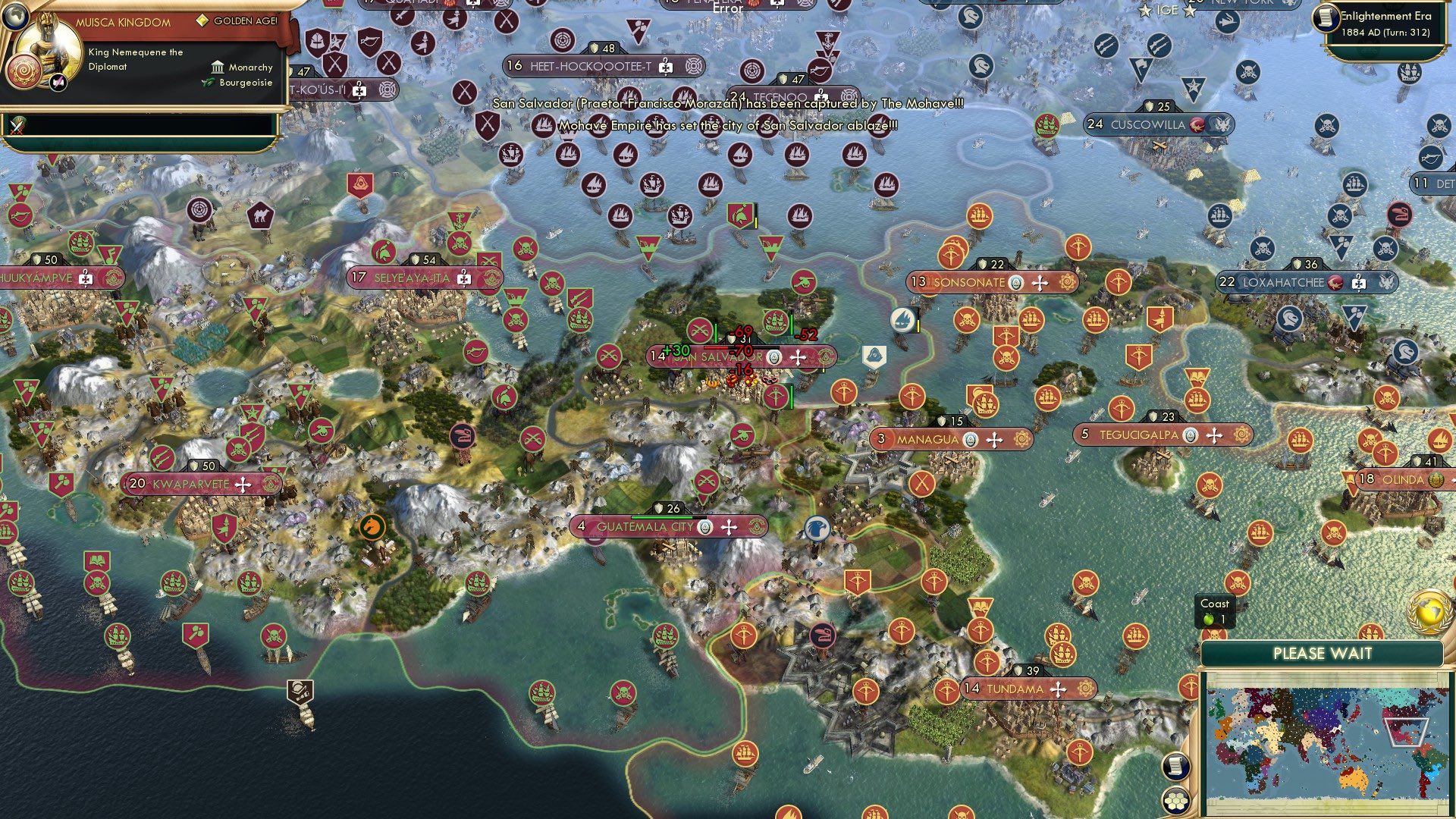This screenshot has height=819, width=1456.
Task: Open the Tegucigalpa city banner
Action: pos(1138,435)
